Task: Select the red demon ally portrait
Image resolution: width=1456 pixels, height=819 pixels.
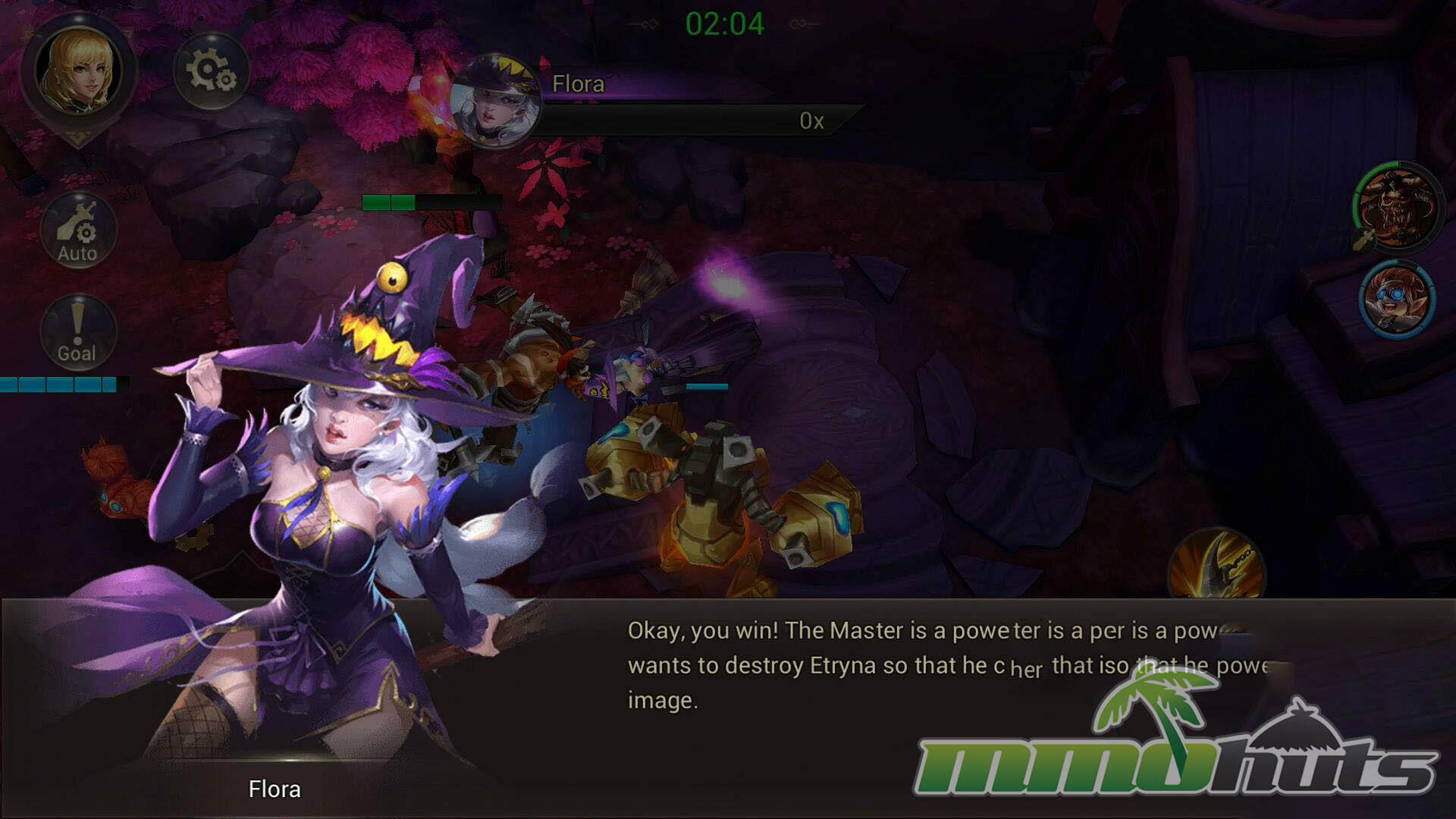Action: click(x=1397, y=206)
